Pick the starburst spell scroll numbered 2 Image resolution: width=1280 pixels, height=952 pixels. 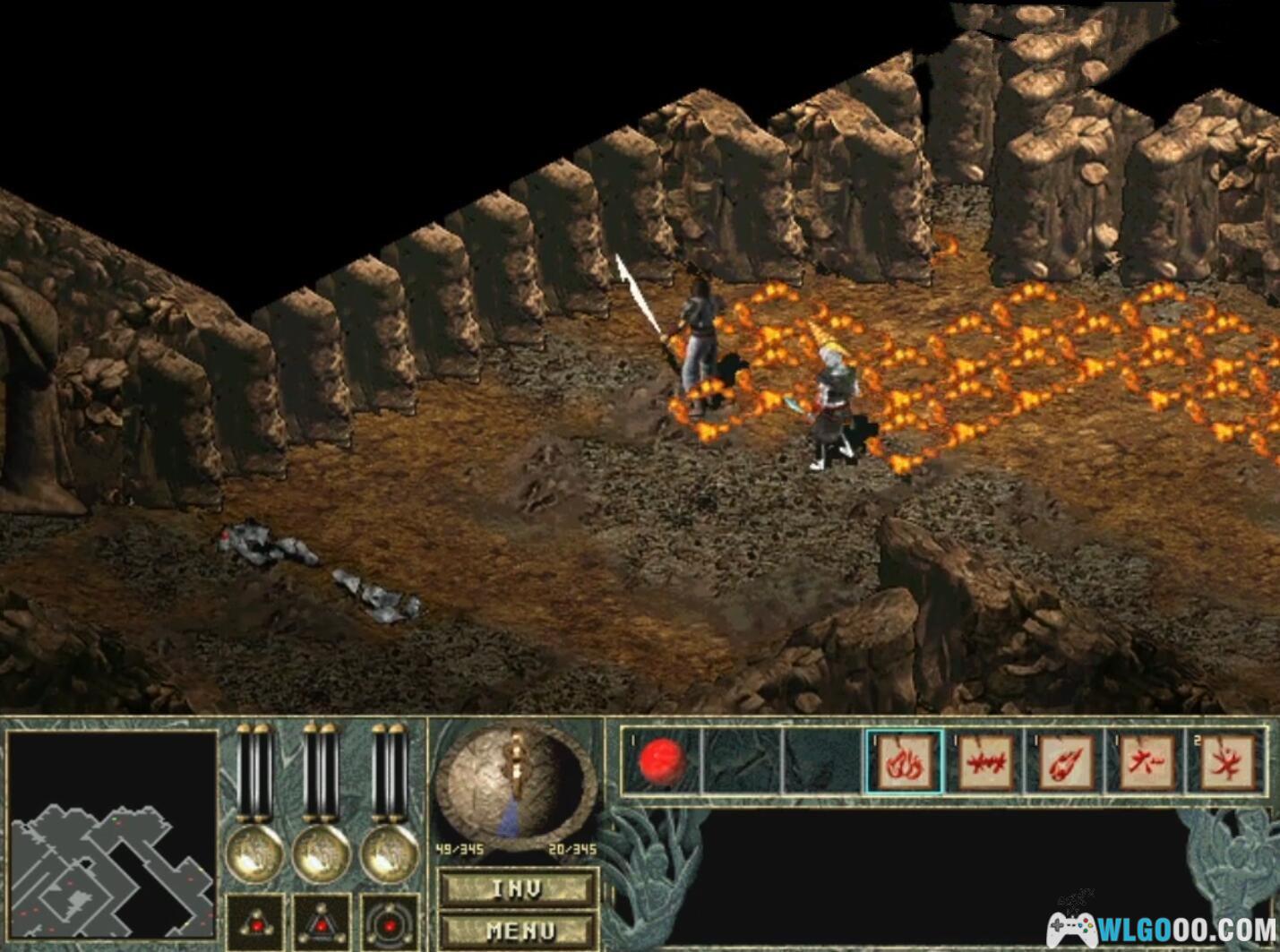(1226, 762)
